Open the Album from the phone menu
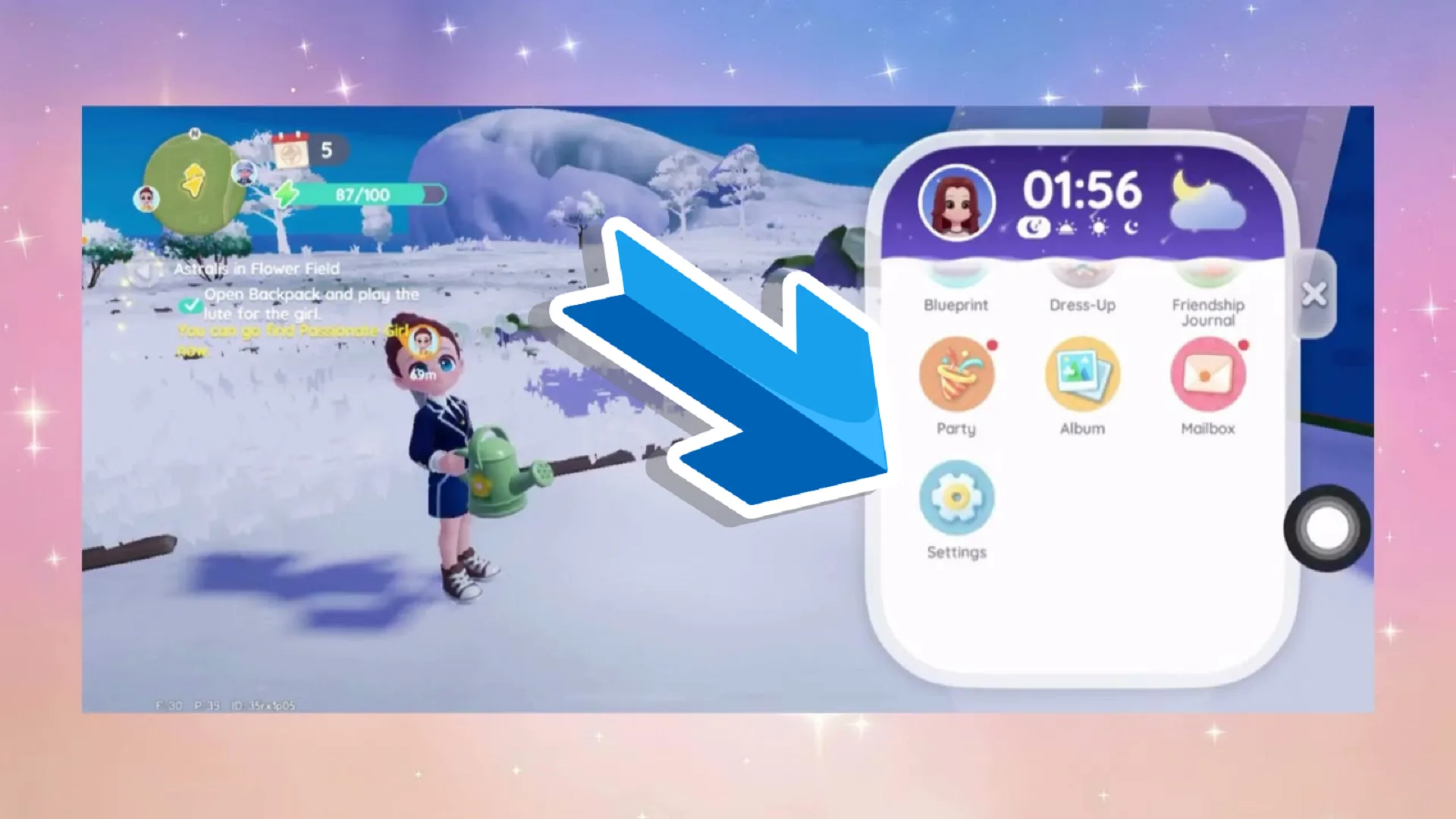 coord(1081,373)
